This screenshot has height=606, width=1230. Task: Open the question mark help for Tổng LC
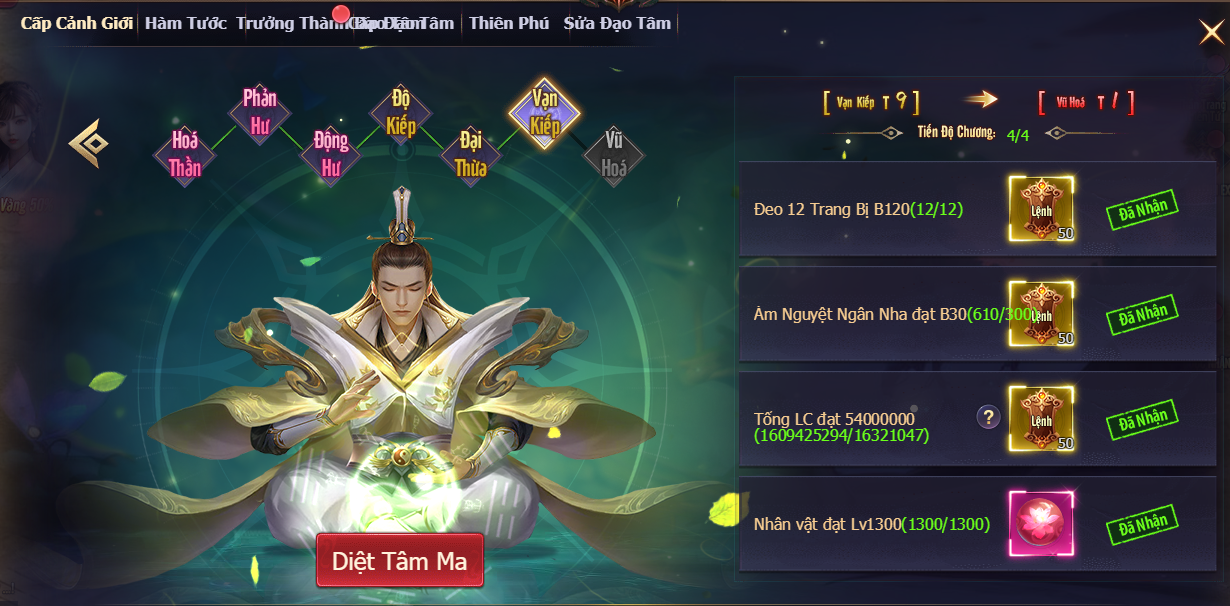click(x=988, y=418)
